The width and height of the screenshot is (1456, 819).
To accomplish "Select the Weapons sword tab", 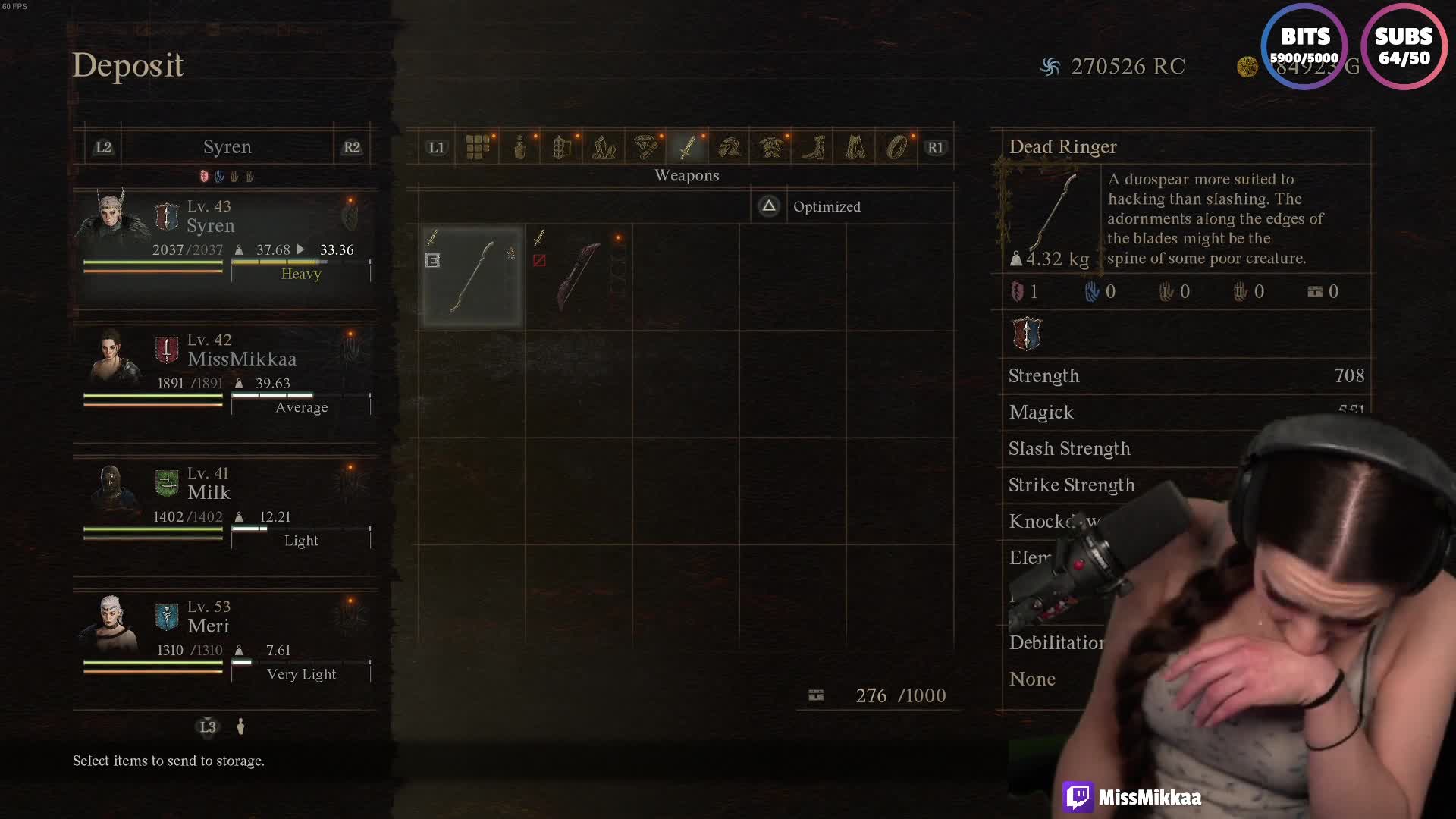I will tap(688, 147).
